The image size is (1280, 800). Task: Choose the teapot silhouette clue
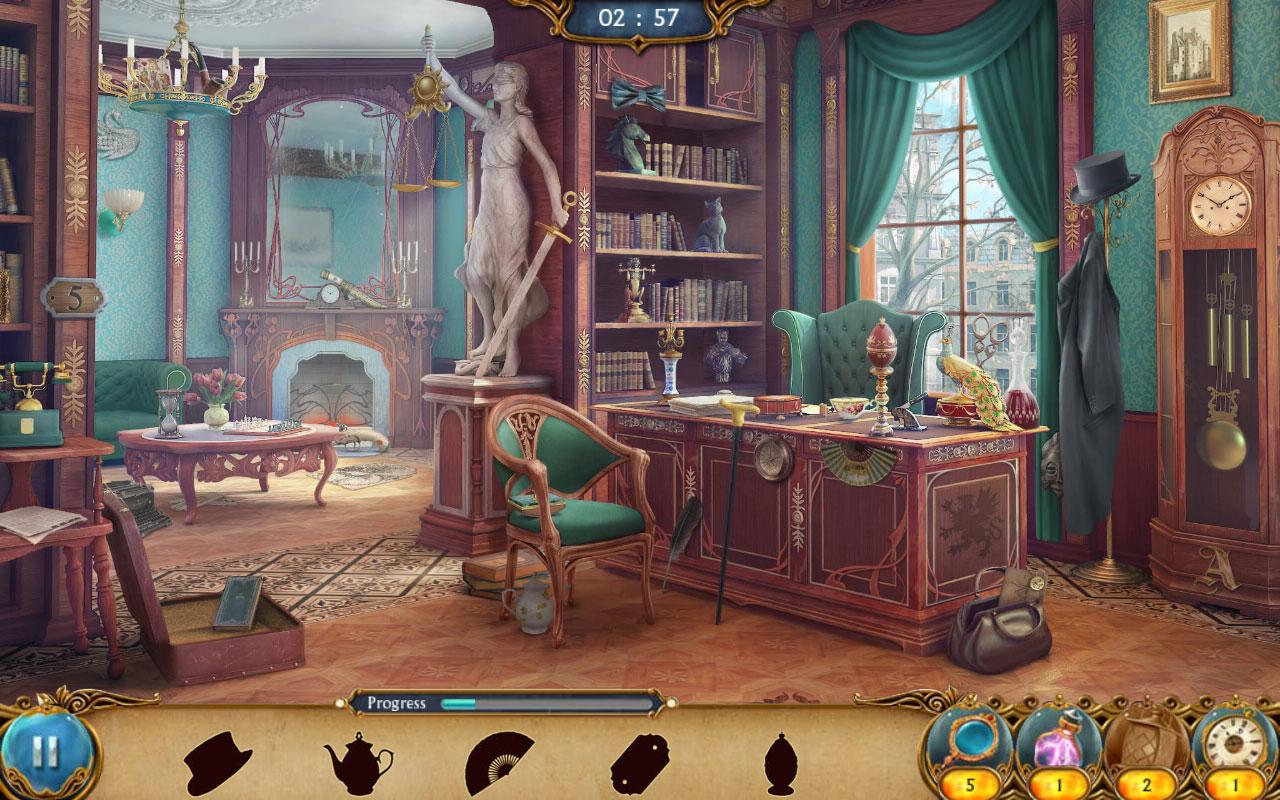[x=358, y=763]
